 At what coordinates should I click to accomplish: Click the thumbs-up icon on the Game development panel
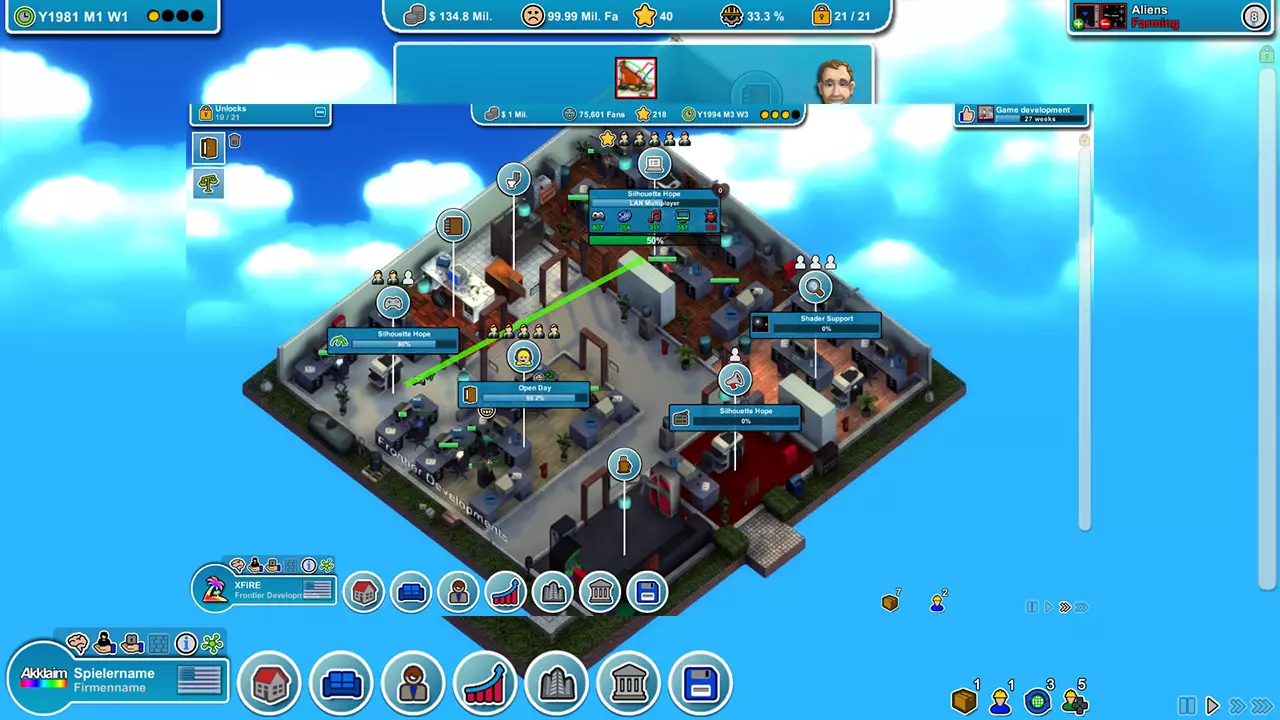(x=966, y=114)
